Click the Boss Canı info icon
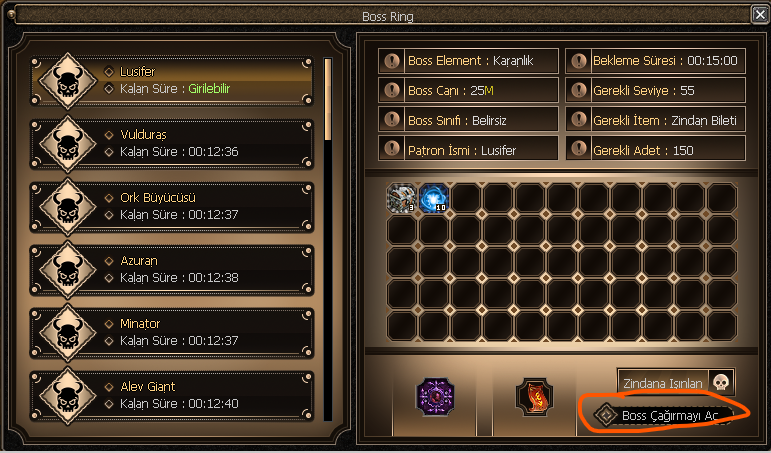The image size is (771, 453). (x=392, y=90)
